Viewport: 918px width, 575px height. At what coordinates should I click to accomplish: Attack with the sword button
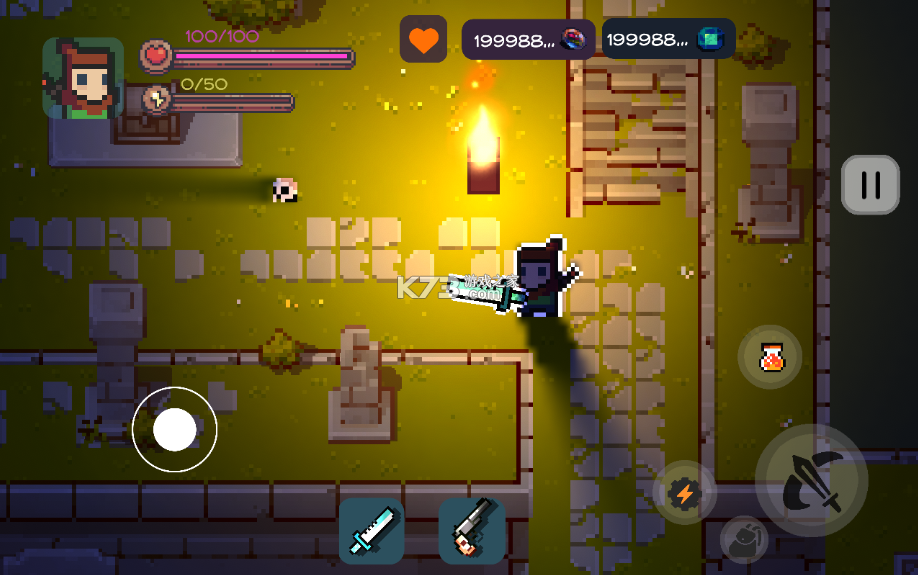[810, 481]
